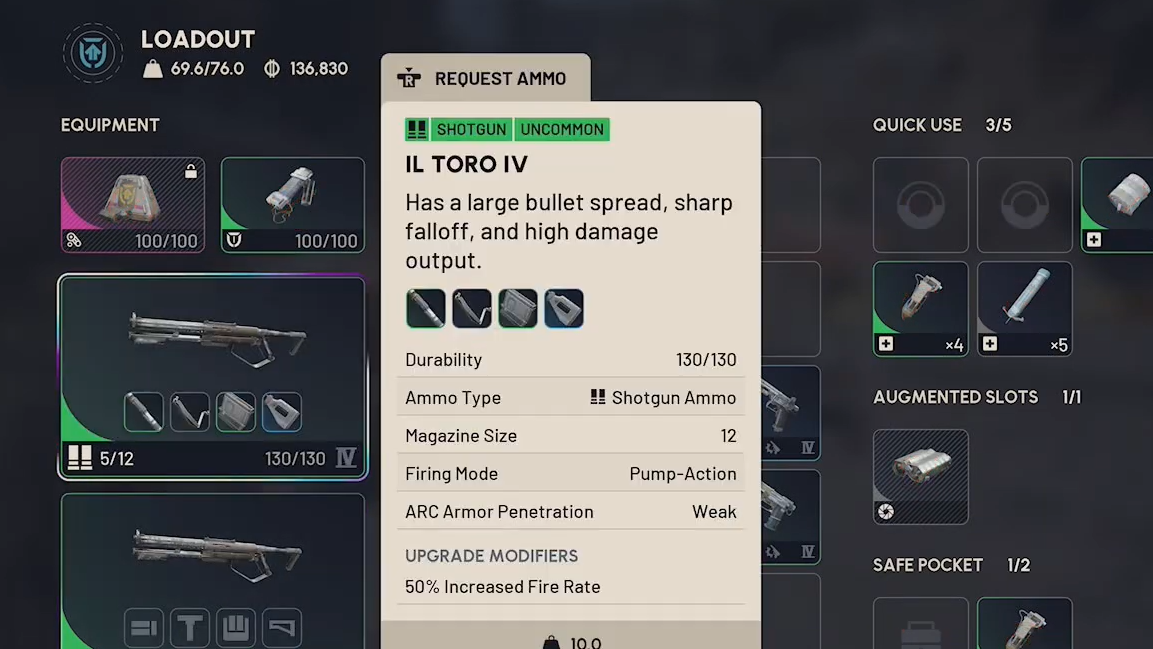Select the empty muzzle attachment slot on second weapon
Viewport: 1153px width, 649px height.
(x=144, y=628)
